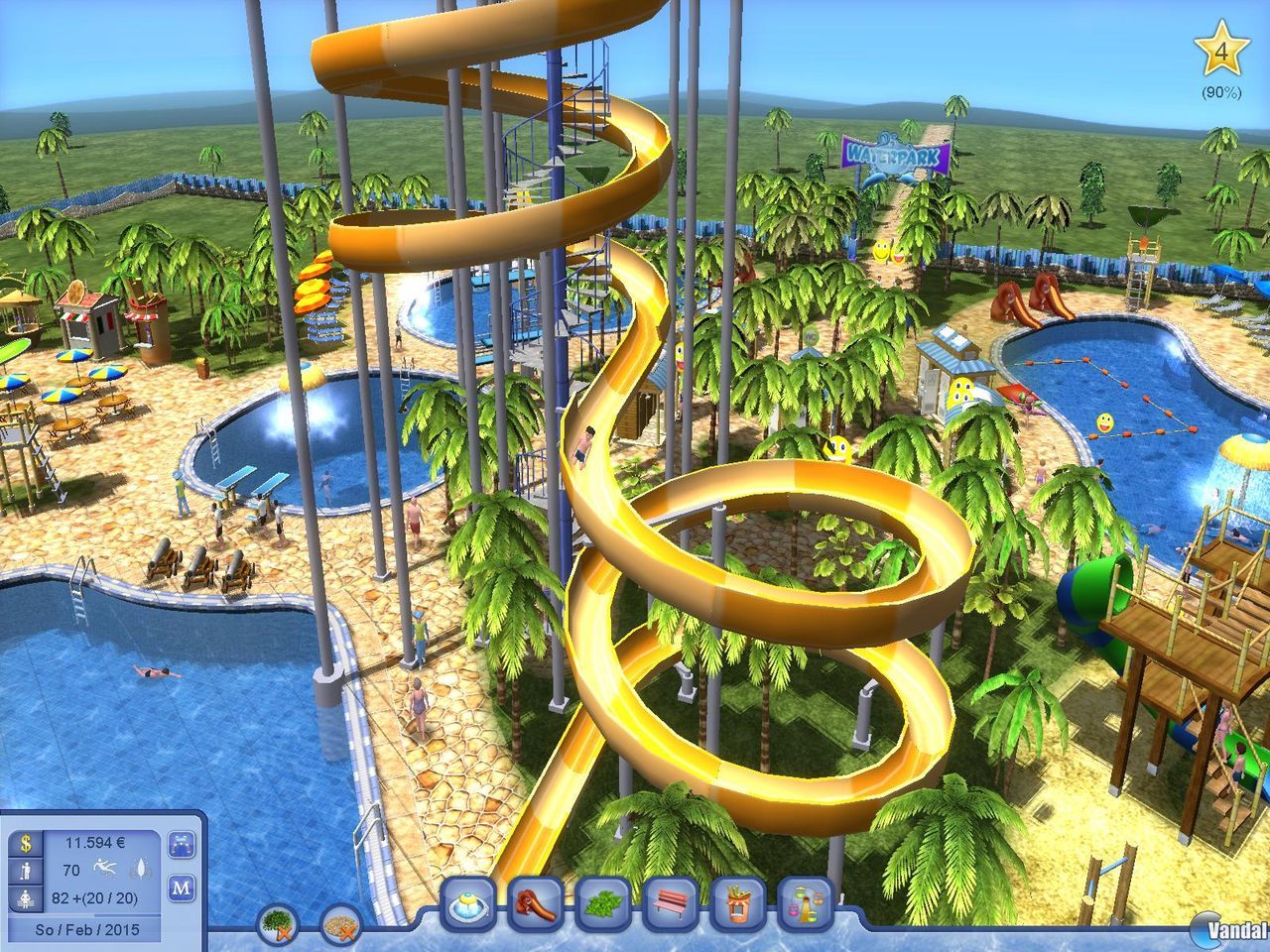This screenshot has height=952, width=1270.
Task: Click the swimmer safety icon beside visitor count
Action: (106, 869)
